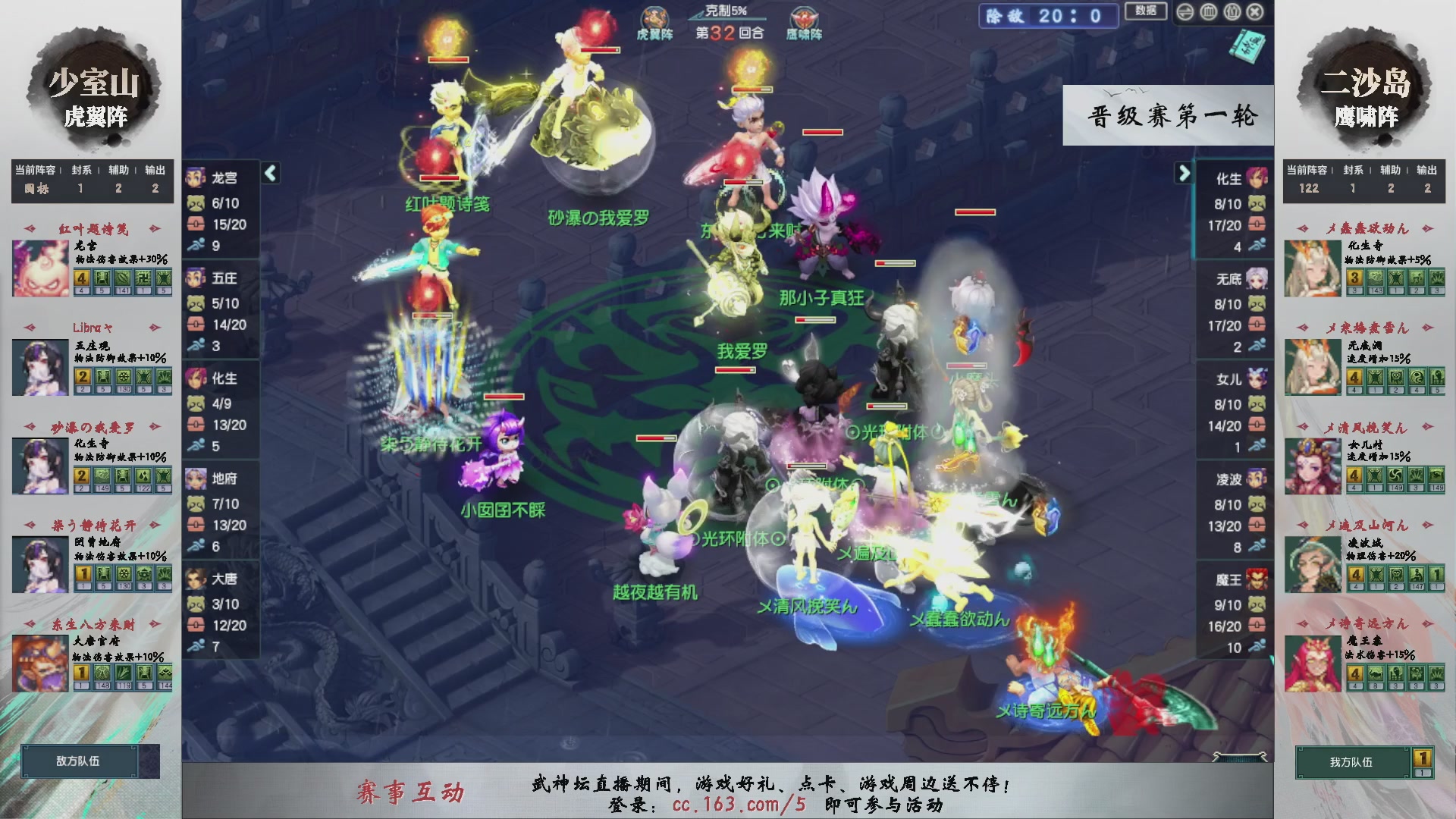Click the bank icon in the top-right toolbar
The image size is (1456, 819).
coord(1208,12)
